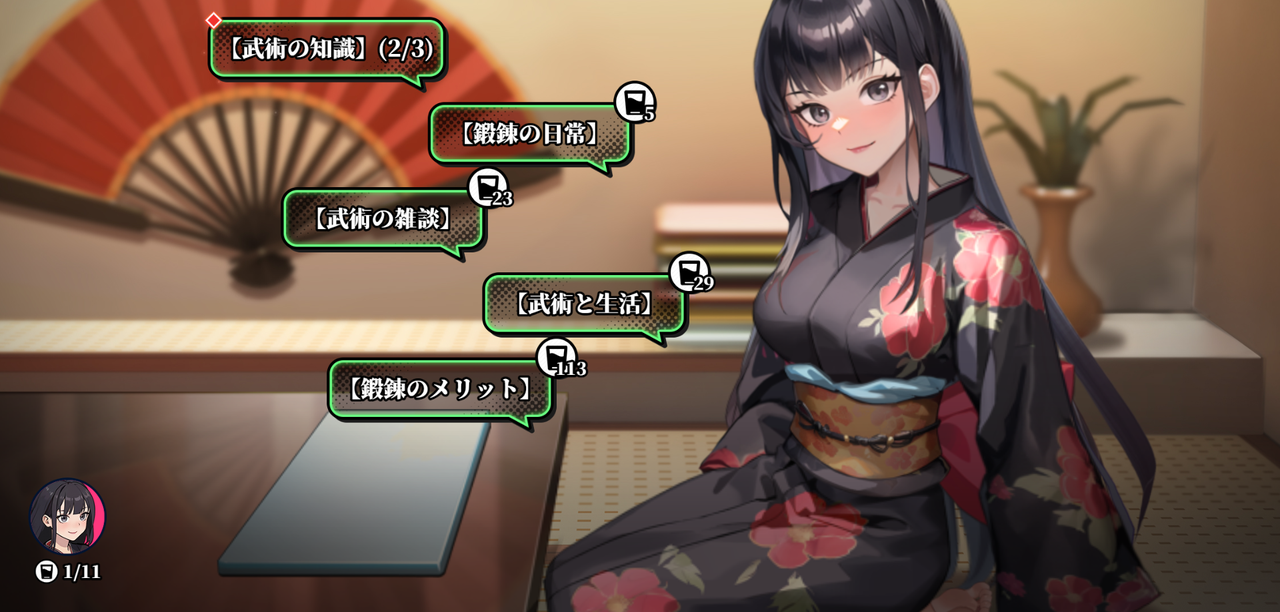Select the 【鍛錬のメリット】 topic bubble

pos(440,389)
